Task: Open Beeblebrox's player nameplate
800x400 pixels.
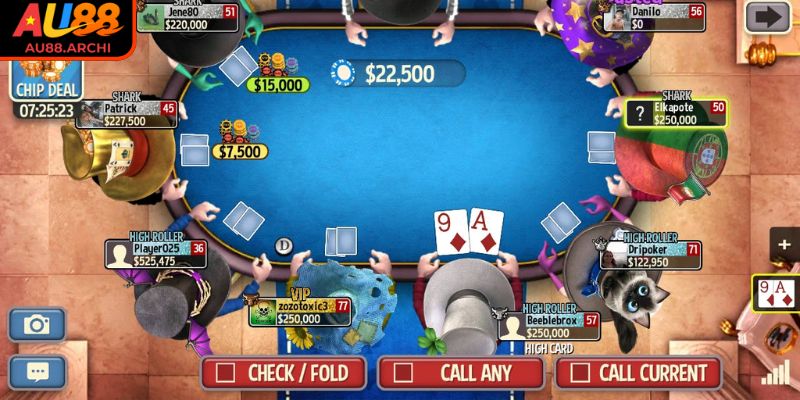Action: click(549, 326)
